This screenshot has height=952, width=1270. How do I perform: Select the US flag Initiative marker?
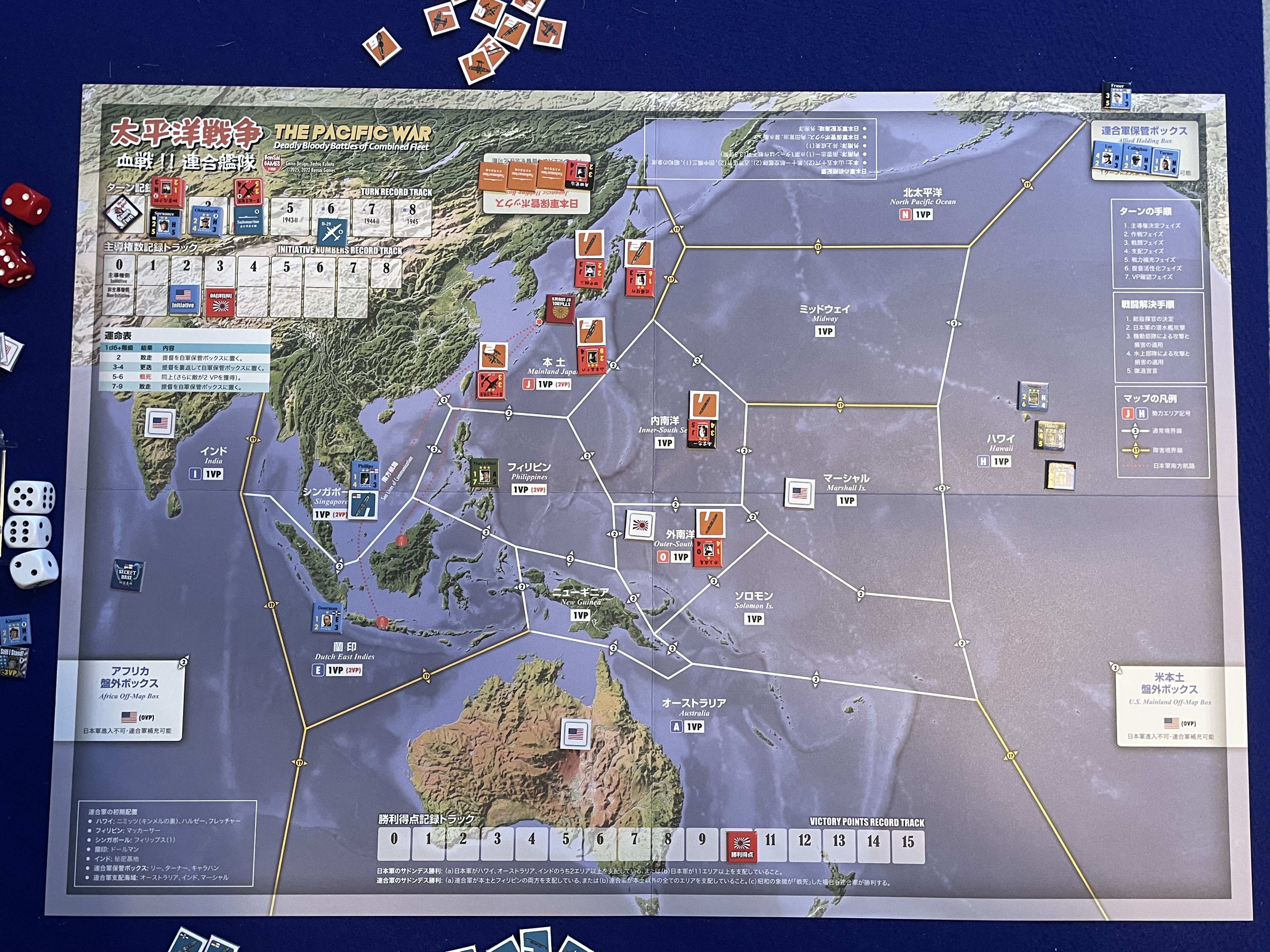183,299
